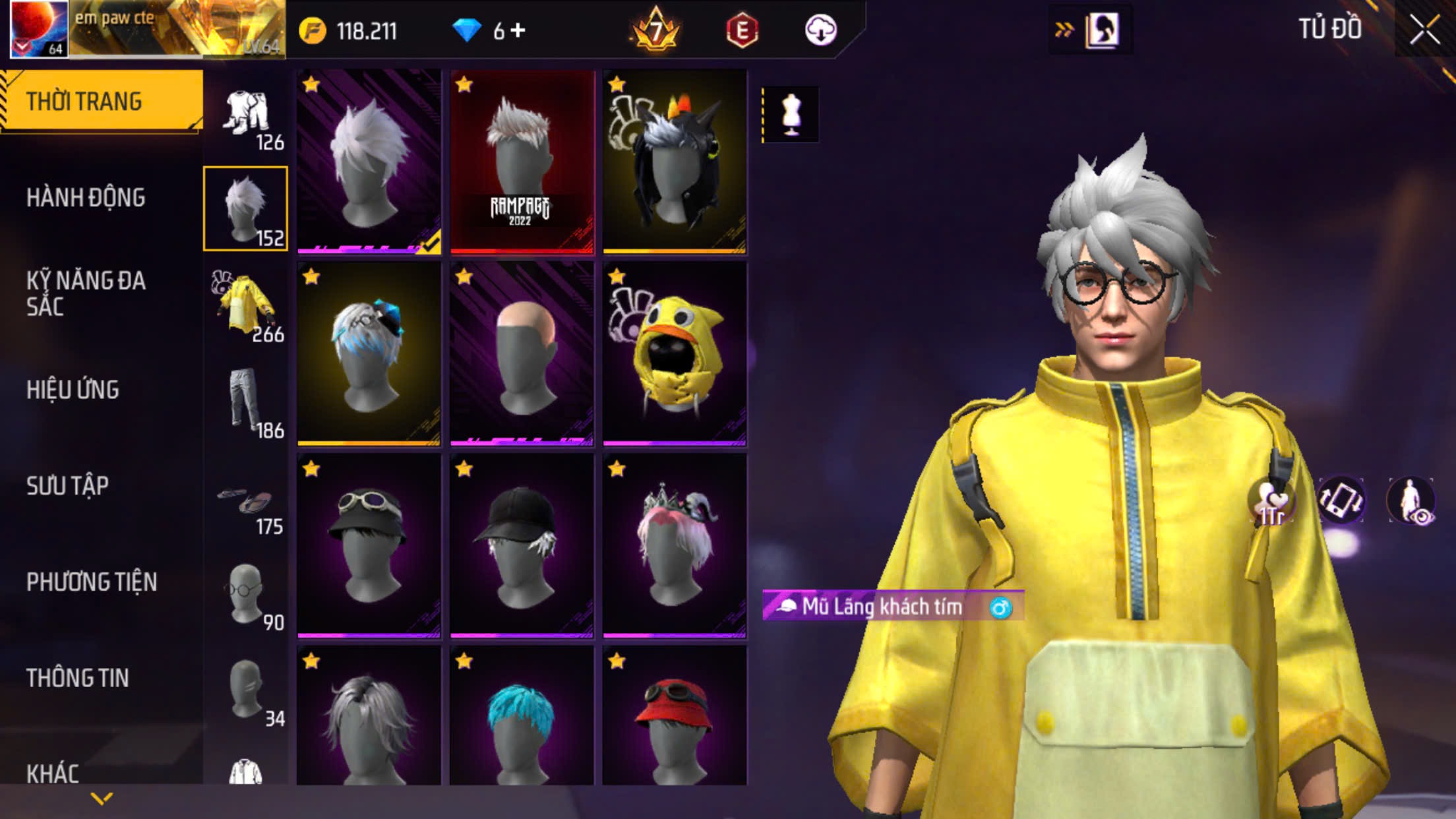Select the Thông Tin entry
The width and height of the screenshot is (1456, 819).
[77, 678]
